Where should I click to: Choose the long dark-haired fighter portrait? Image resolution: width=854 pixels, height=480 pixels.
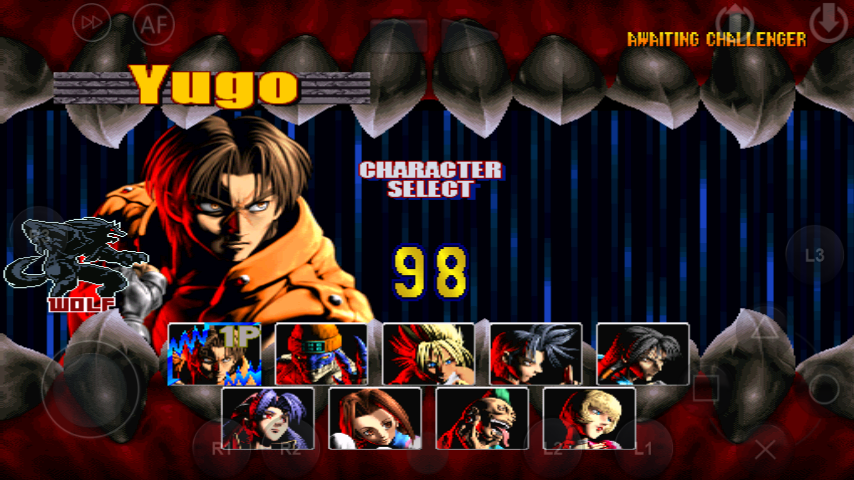(x=642, y=354)
